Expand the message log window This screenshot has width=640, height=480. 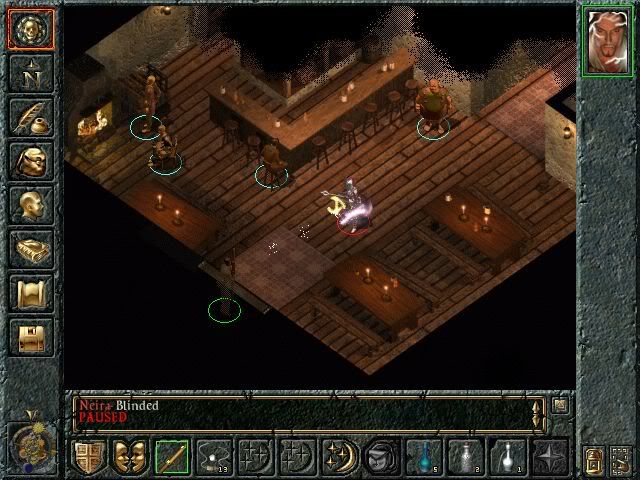tap(560, 406)
